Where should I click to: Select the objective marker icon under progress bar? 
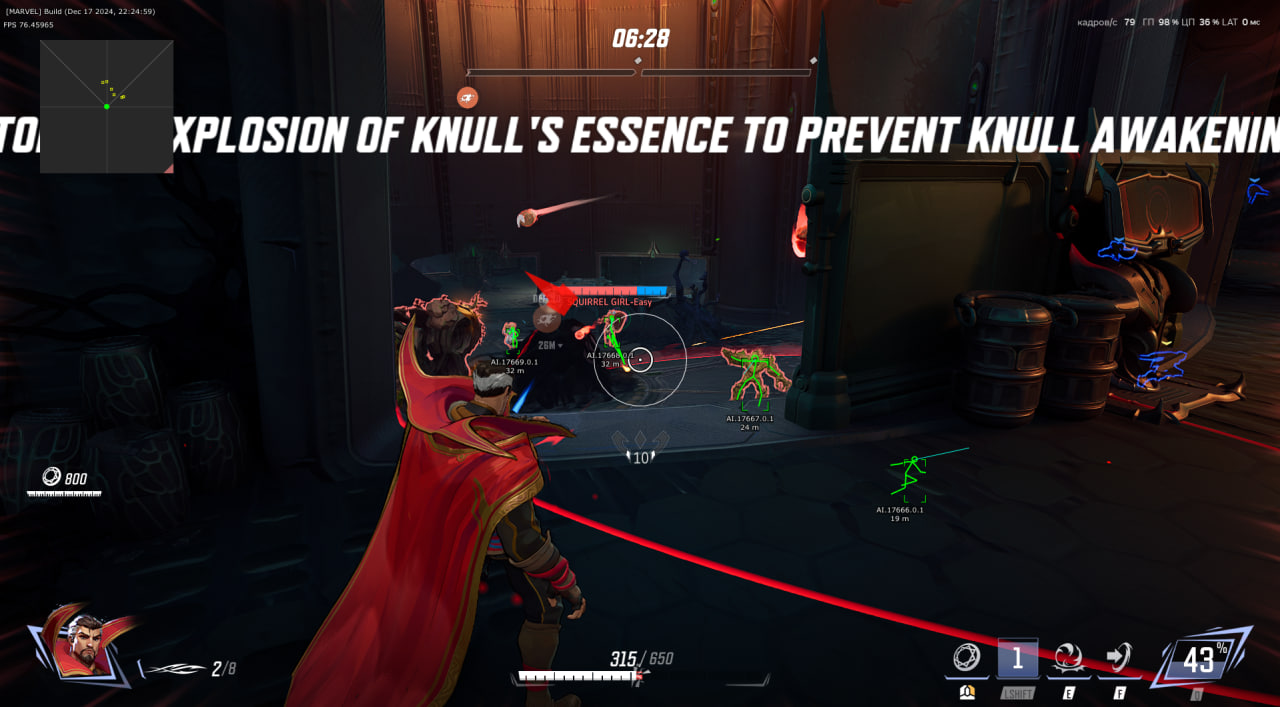467,97
